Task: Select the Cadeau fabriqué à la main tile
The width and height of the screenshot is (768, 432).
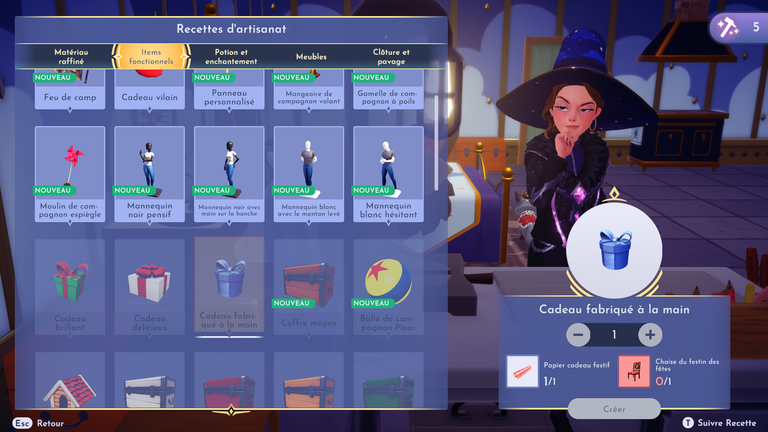Action: [230, 286]
